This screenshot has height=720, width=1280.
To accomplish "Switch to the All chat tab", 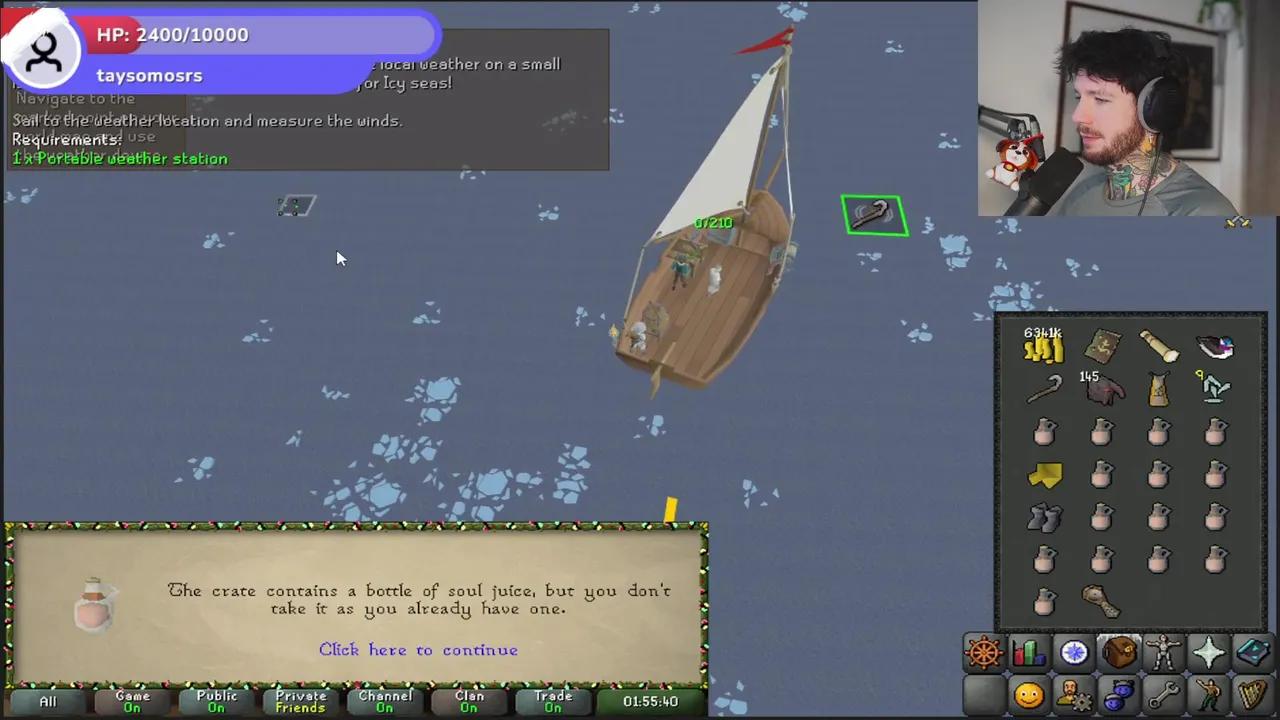I will pos(47,700).
